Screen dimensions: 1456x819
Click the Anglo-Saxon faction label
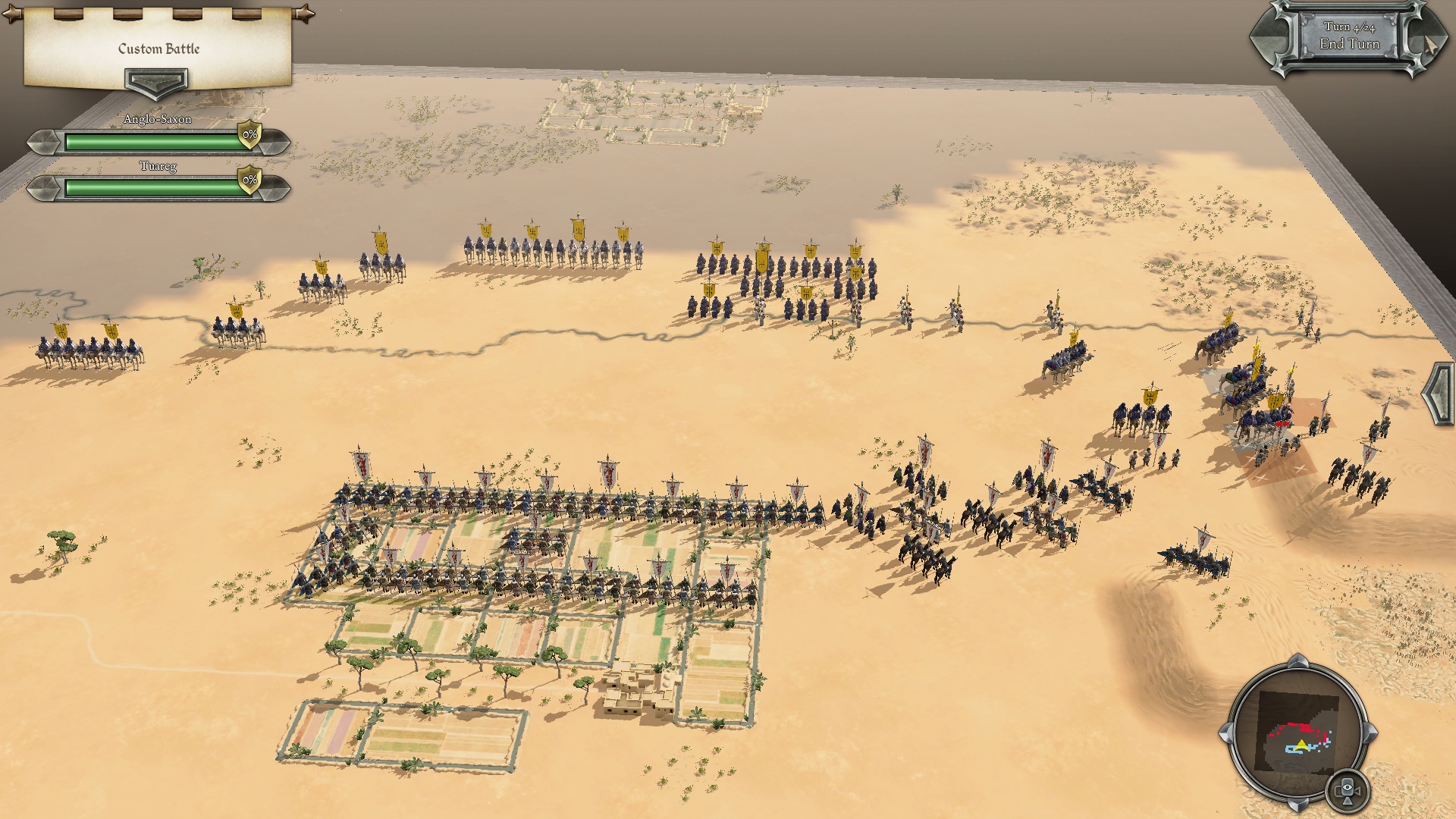tap(157, 119)
